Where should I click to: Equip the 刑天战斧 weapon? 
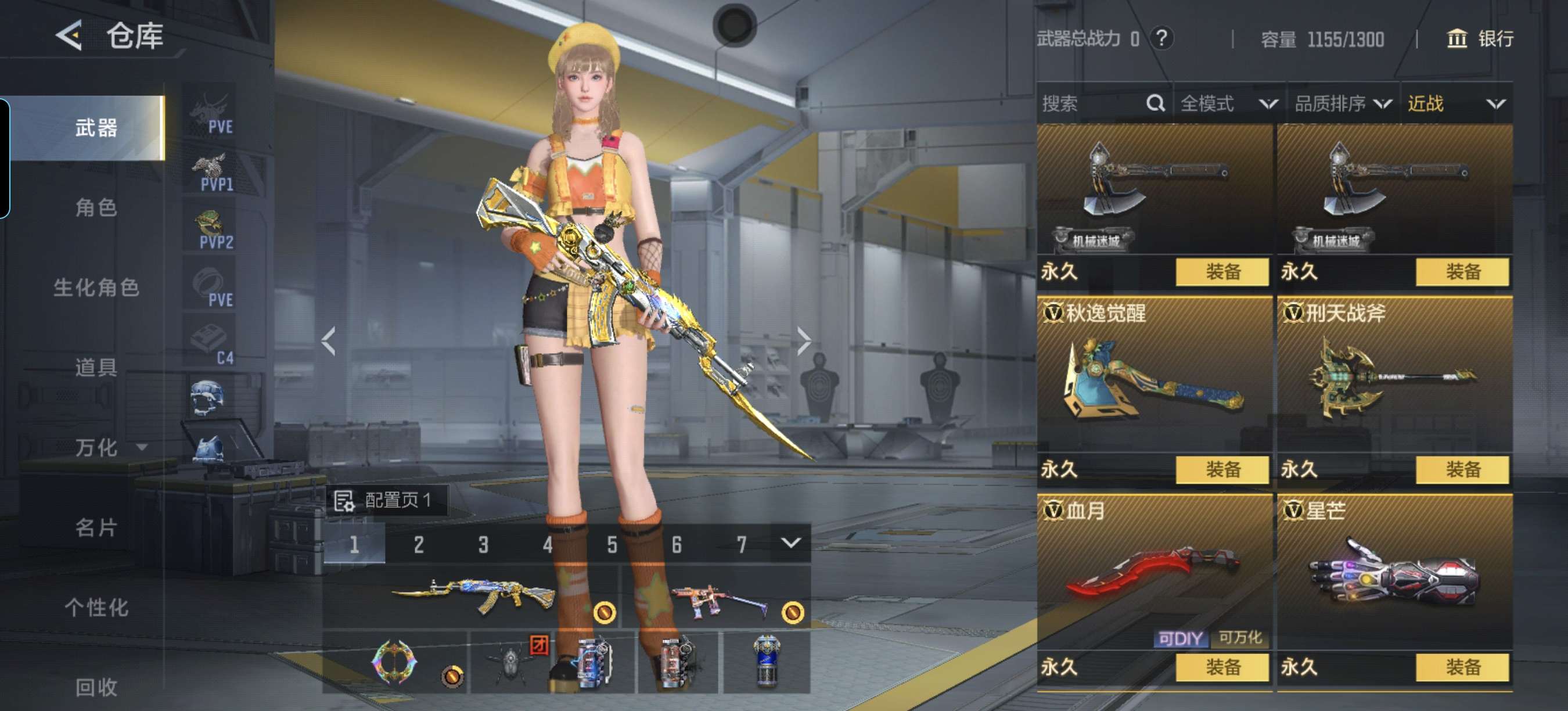coord(1462,469)
